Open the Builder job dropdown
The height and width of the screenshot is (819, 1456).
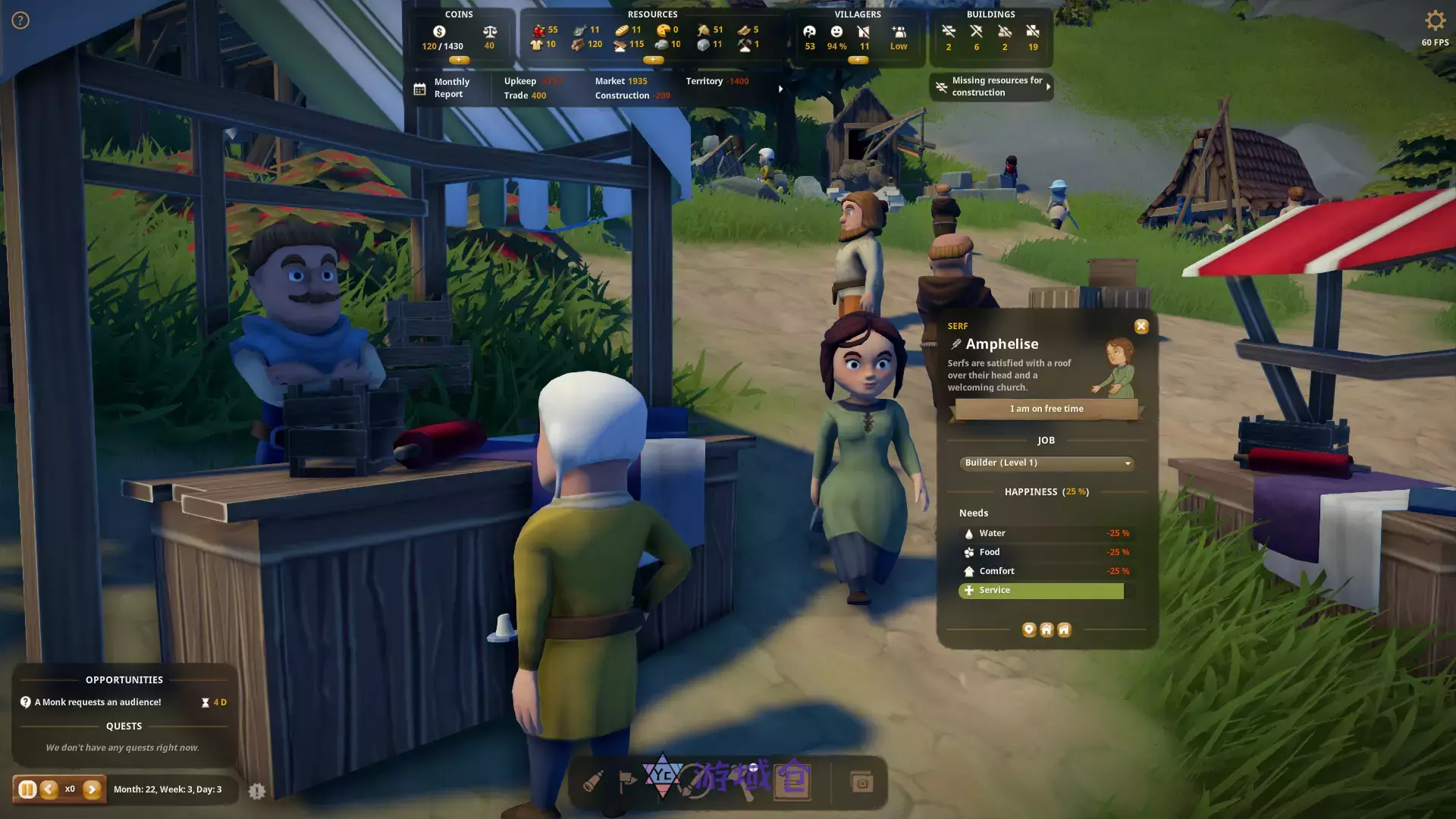pos(1046,463)
